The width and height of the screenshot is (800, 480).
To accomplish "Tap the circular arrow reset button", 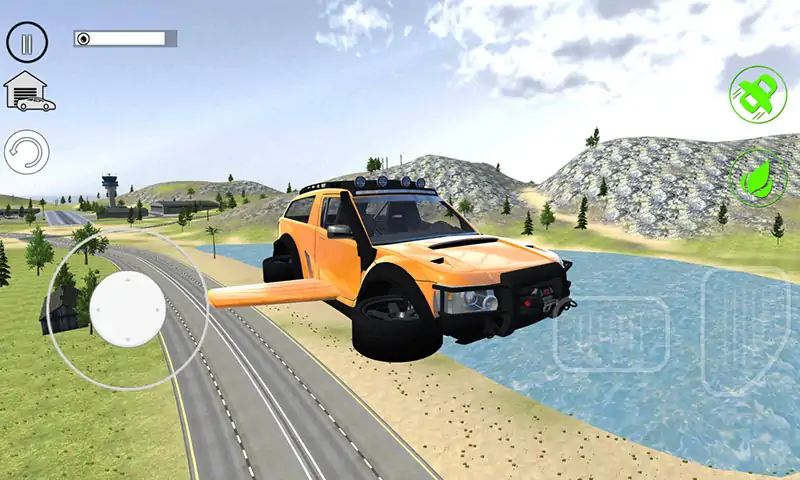I will [27, 154].
